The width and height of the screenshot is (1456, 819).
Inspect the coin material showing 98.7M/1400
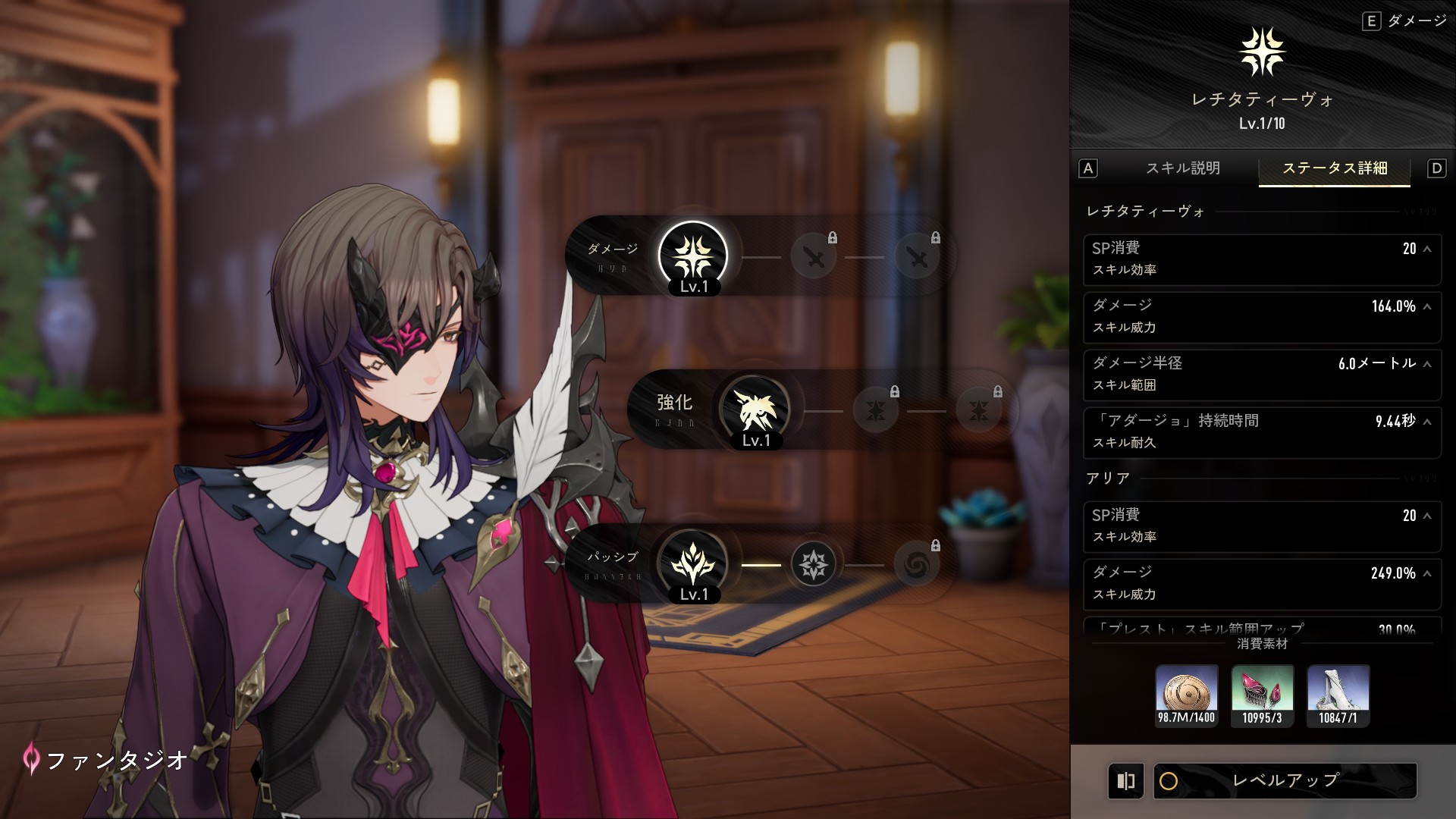[x=1186, y=695]
